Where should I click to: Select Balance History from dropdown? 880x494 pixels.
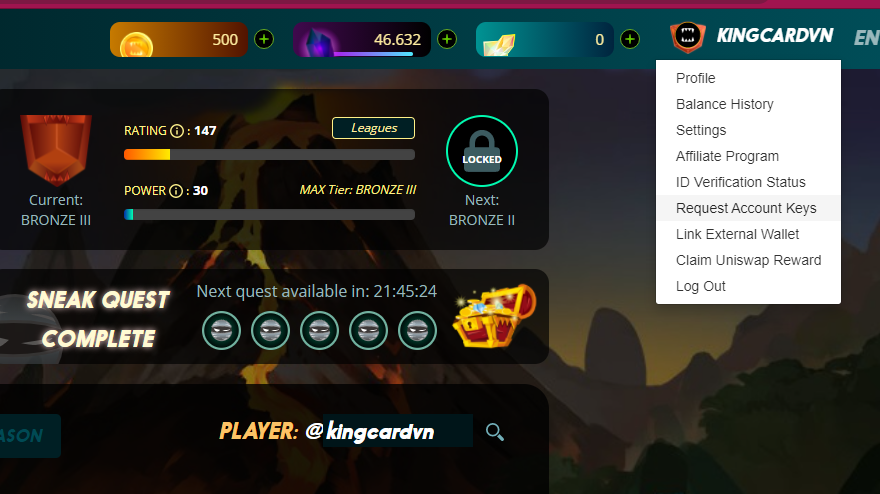(x=725, y=104)
